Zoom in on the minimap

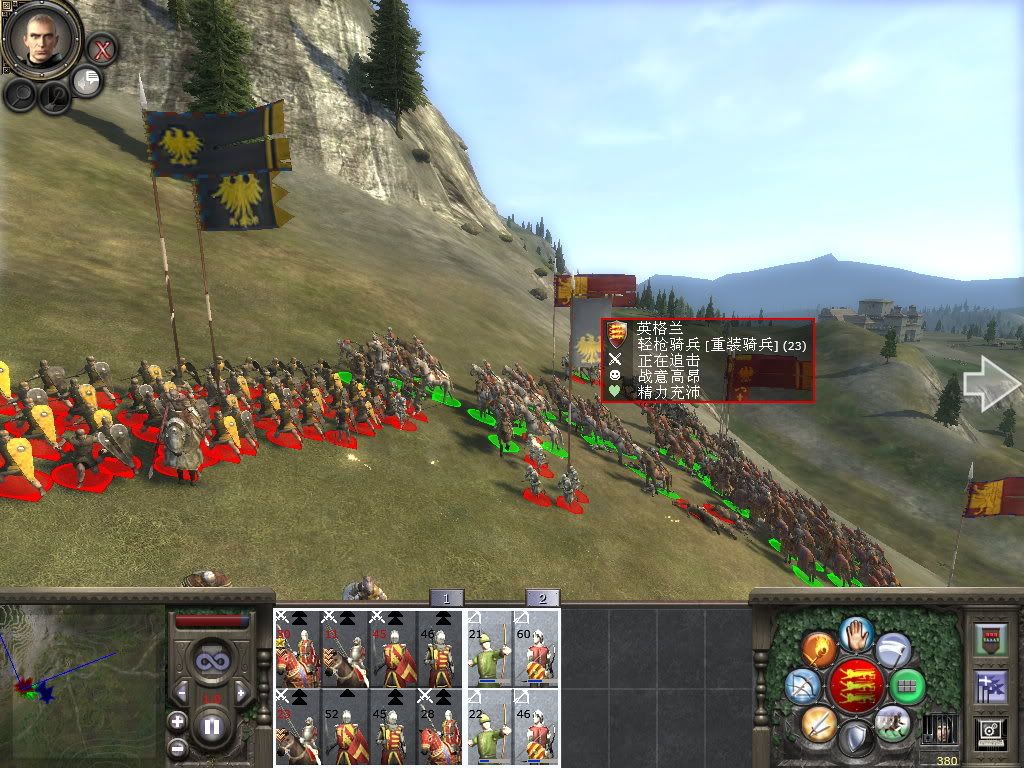[x=177, y=721]
